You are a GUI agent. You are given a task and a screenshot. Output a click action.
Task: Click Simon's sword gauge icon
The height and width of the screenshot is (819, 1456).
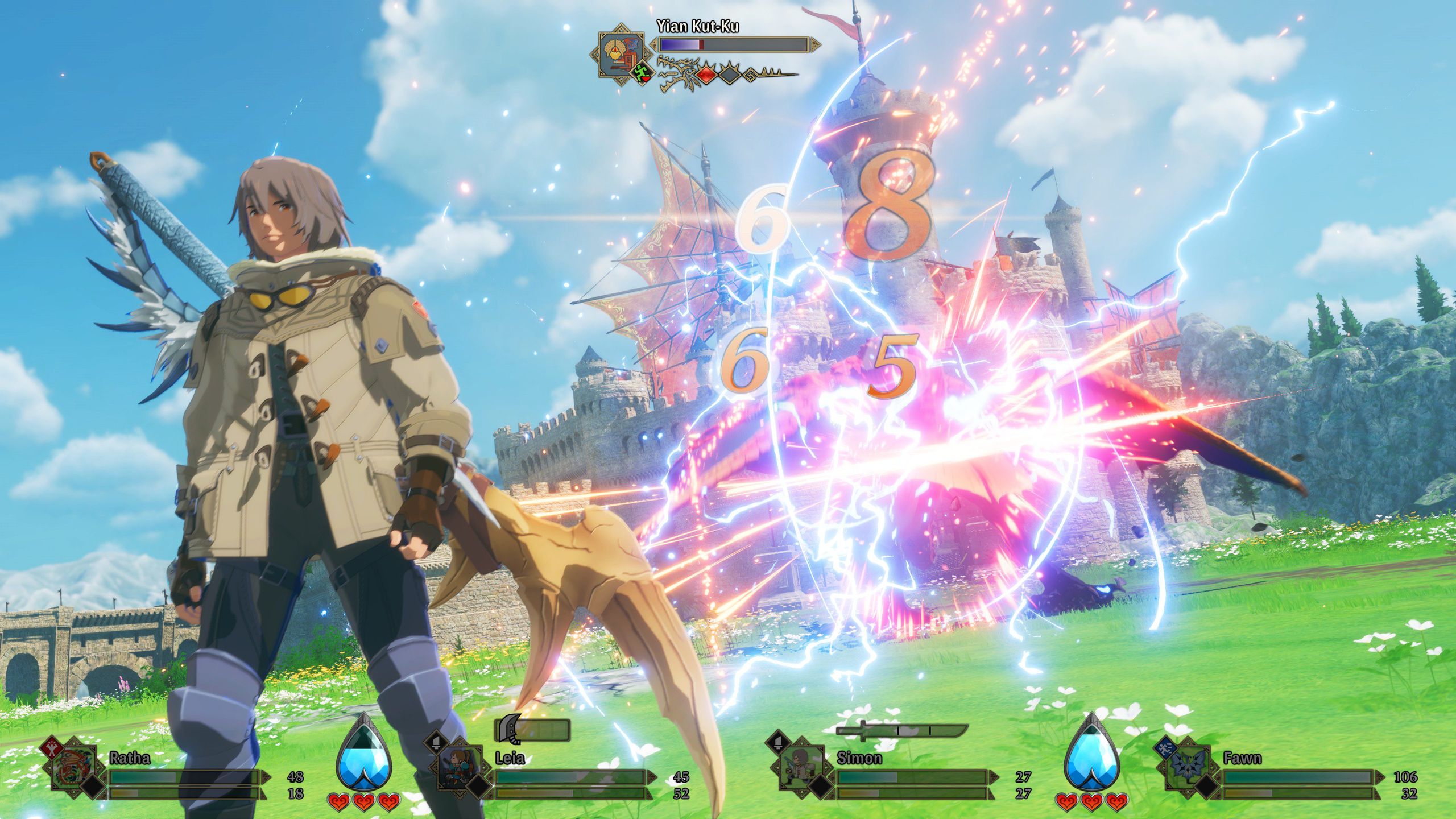point(901,730)
